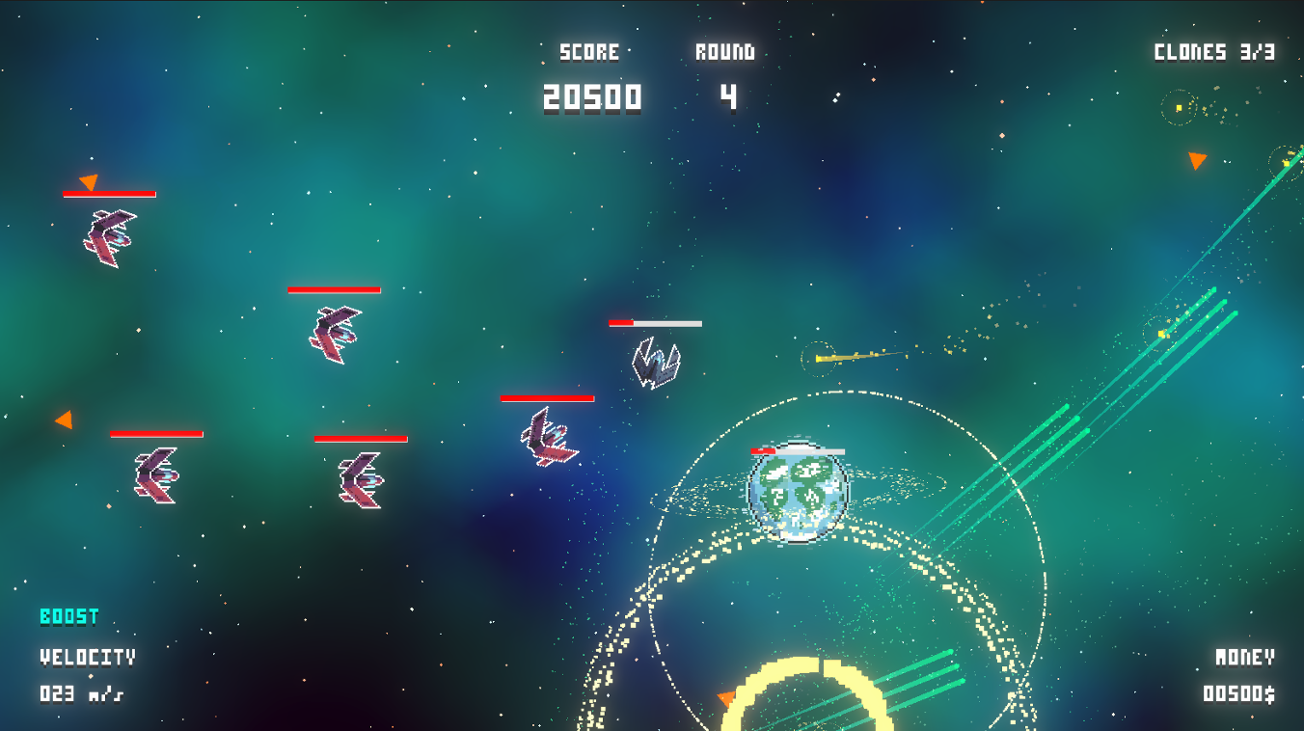Select the white armored enemy ship
Viewport: 1304px width, 731px height.
click(x=655, y=360)
